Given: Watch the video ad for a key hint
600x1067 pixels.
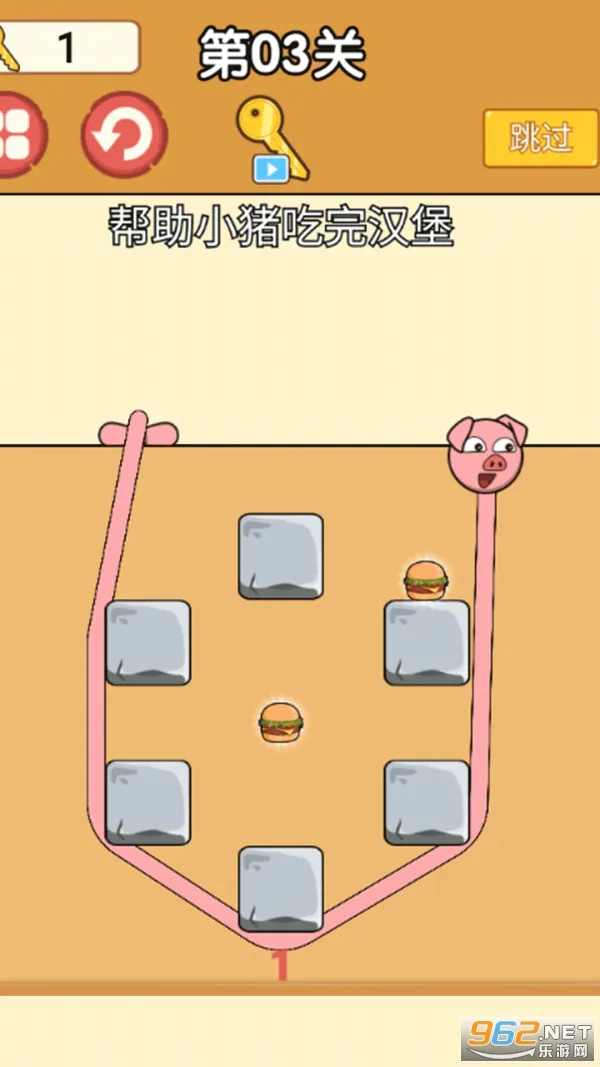Looking at the screenshot, I should (x=271, y=141).
